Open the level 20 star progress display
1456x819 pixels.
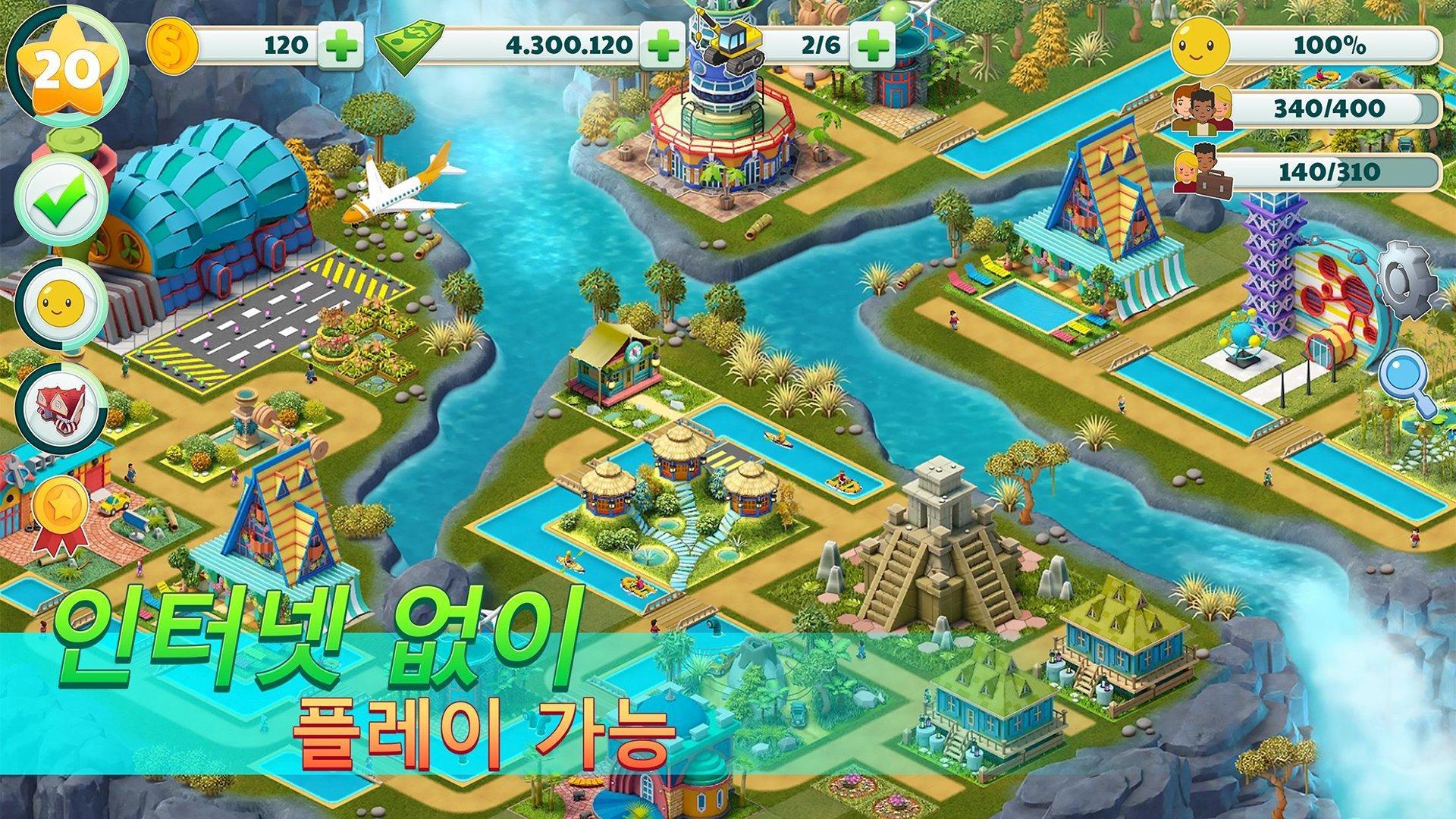click(x=67, y=64)
